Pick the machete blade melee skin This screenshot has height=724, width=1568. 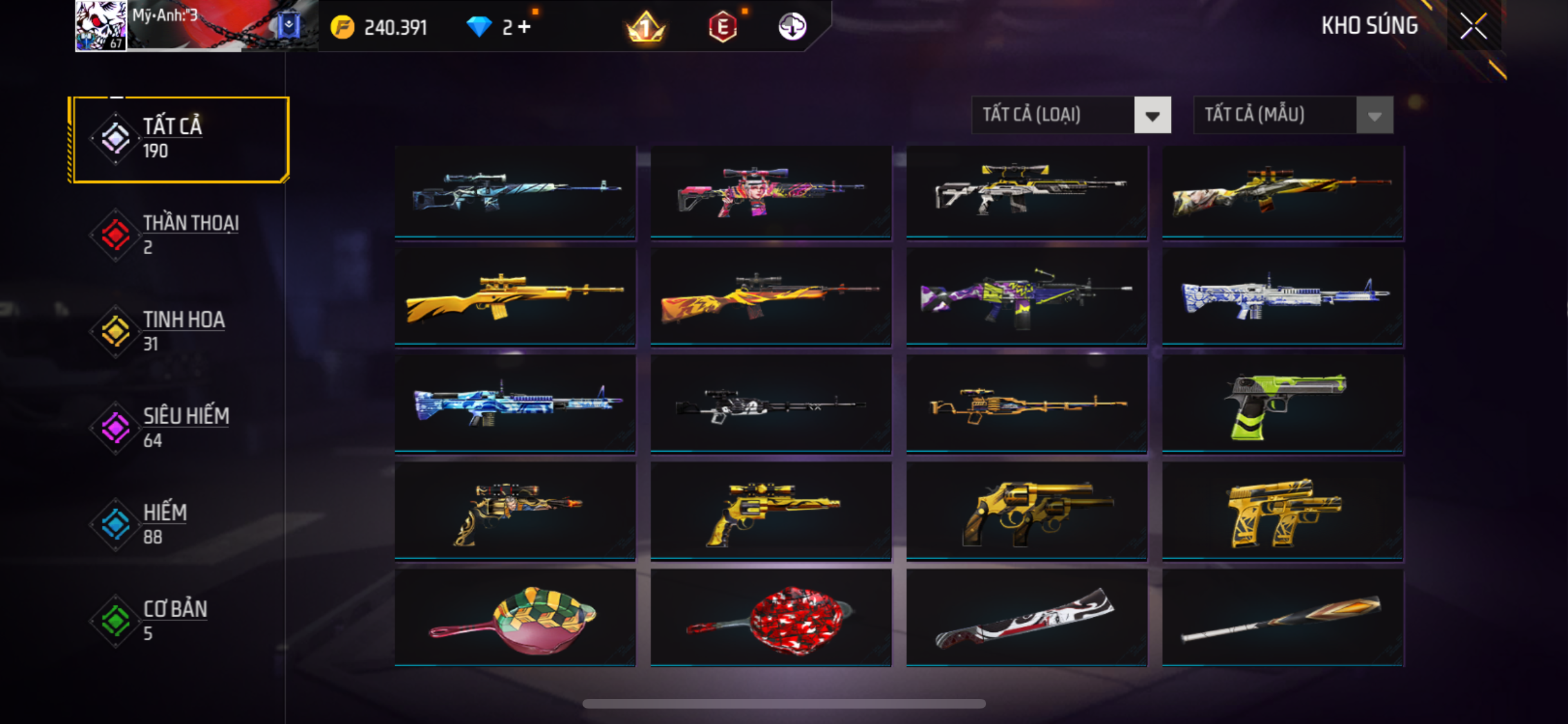tap(1027, 618)
